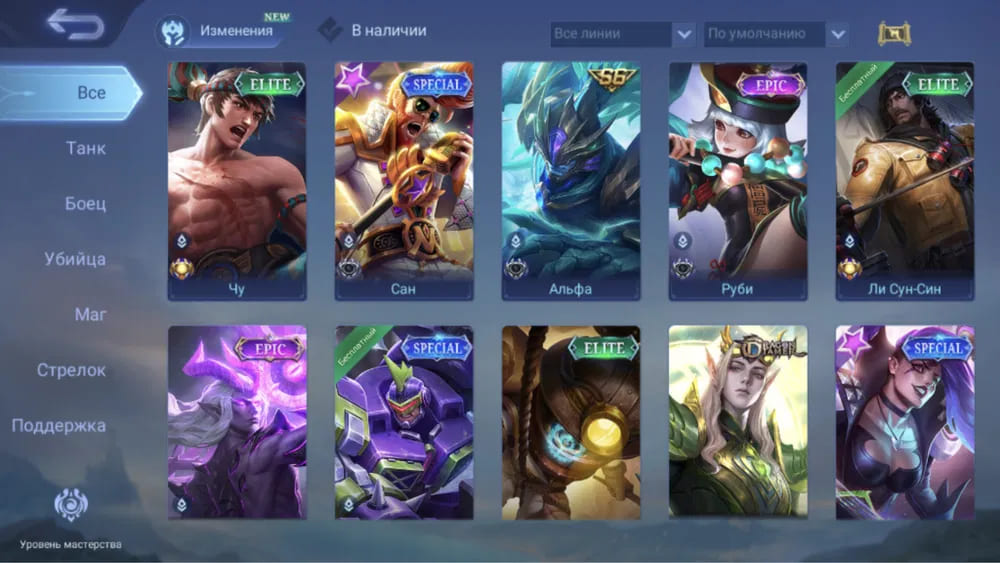This screenshot has height=563, width=1000.
Task: Show the Стрелок hero list
Action: (71, 370)
